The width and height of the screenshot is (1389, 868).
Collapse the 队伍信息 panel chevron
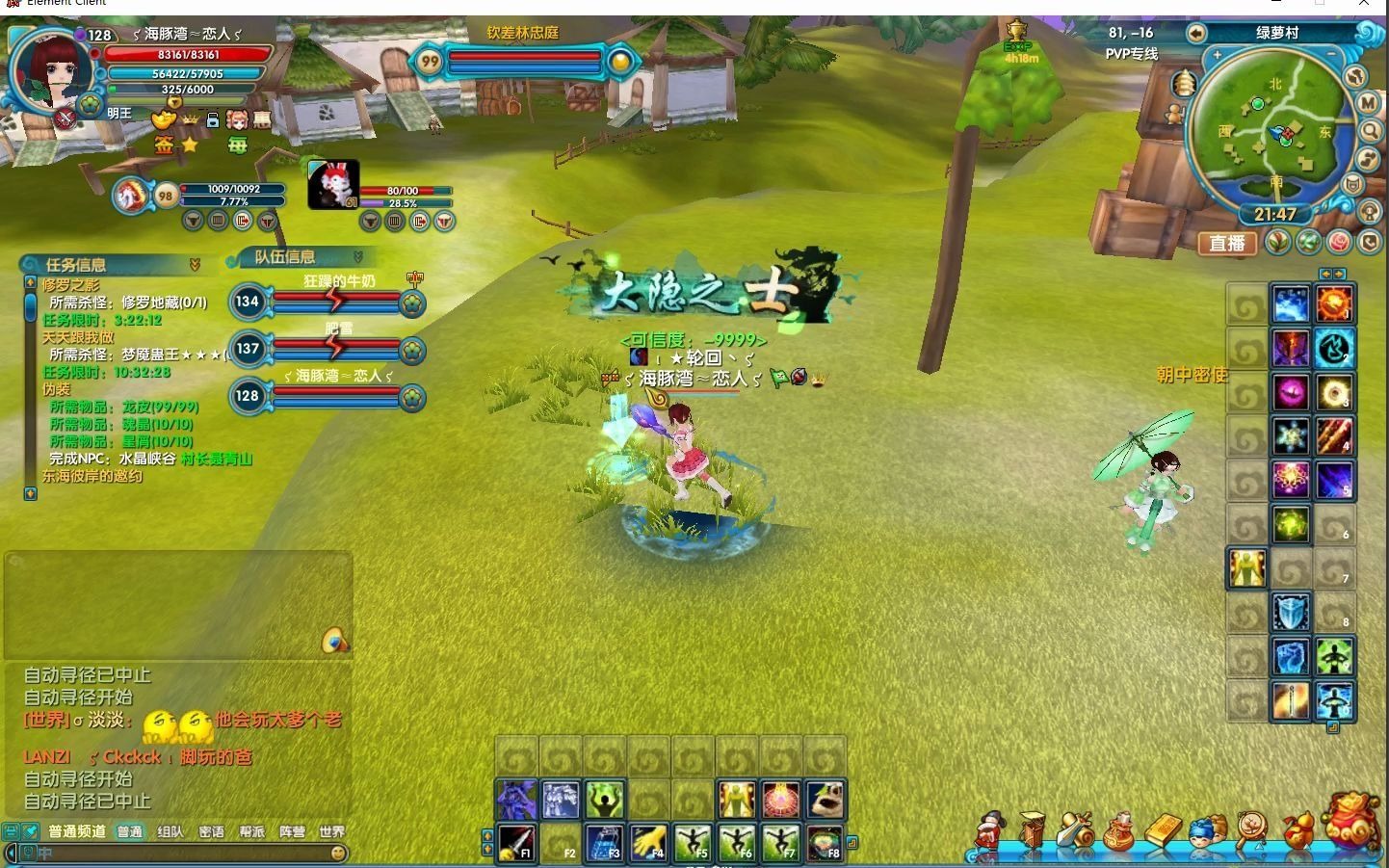click(360, 257)
